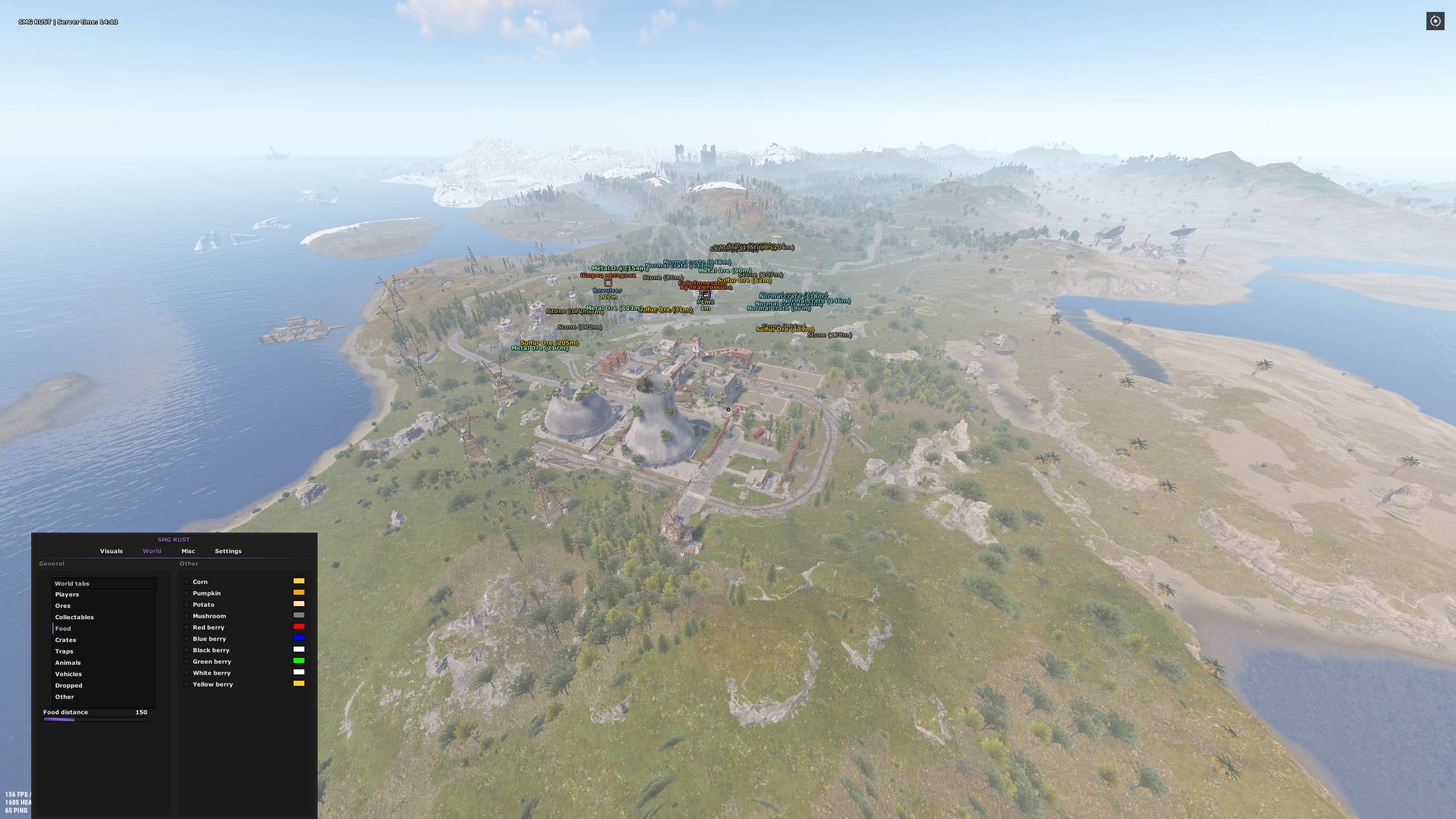The height and width of the screenshot is (819, 1456).
Task: Choose the Ores category
Action: (x=63, y=606)
